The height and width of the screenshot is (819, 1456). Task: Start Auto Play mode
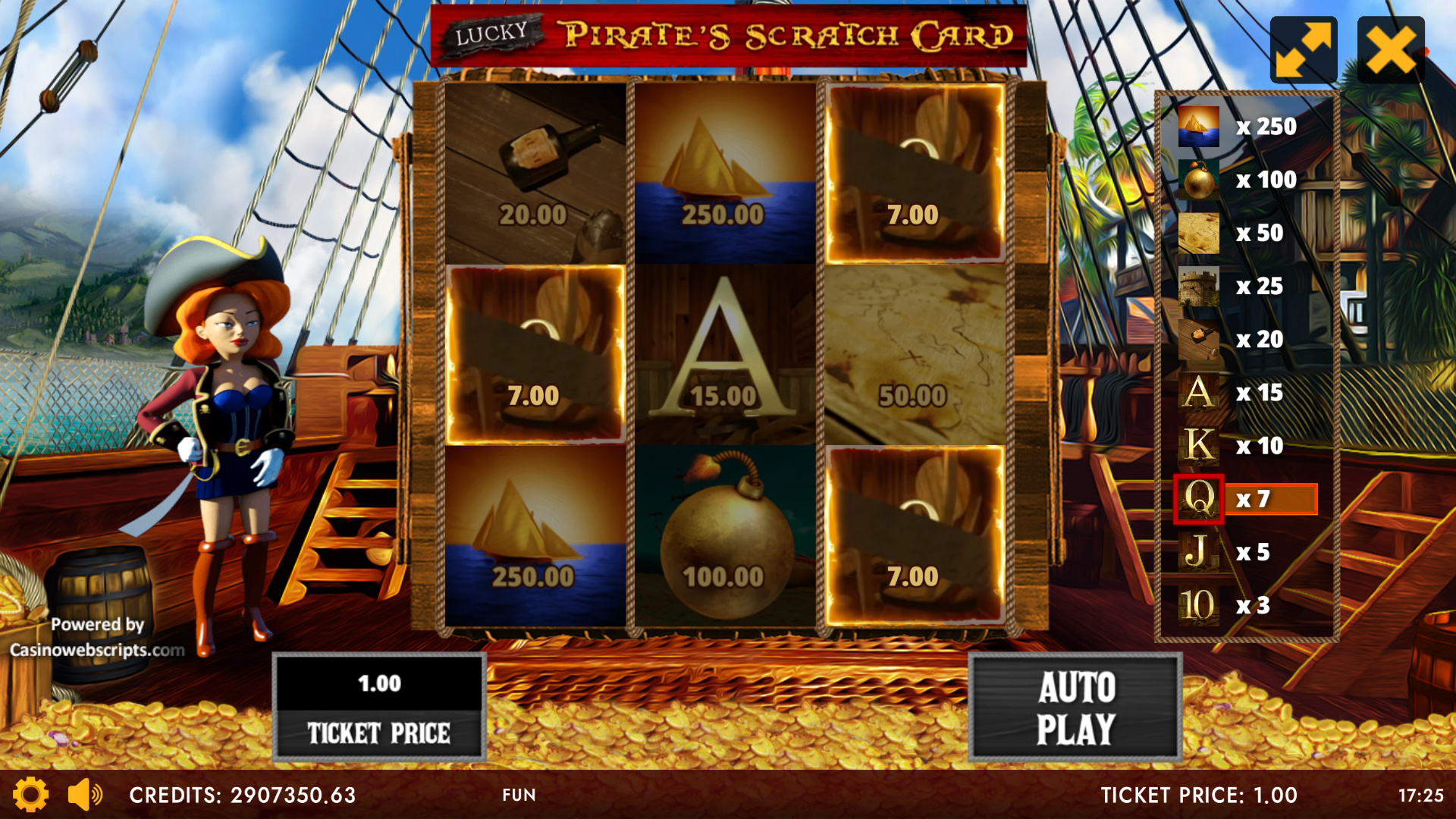(1075, 708)
